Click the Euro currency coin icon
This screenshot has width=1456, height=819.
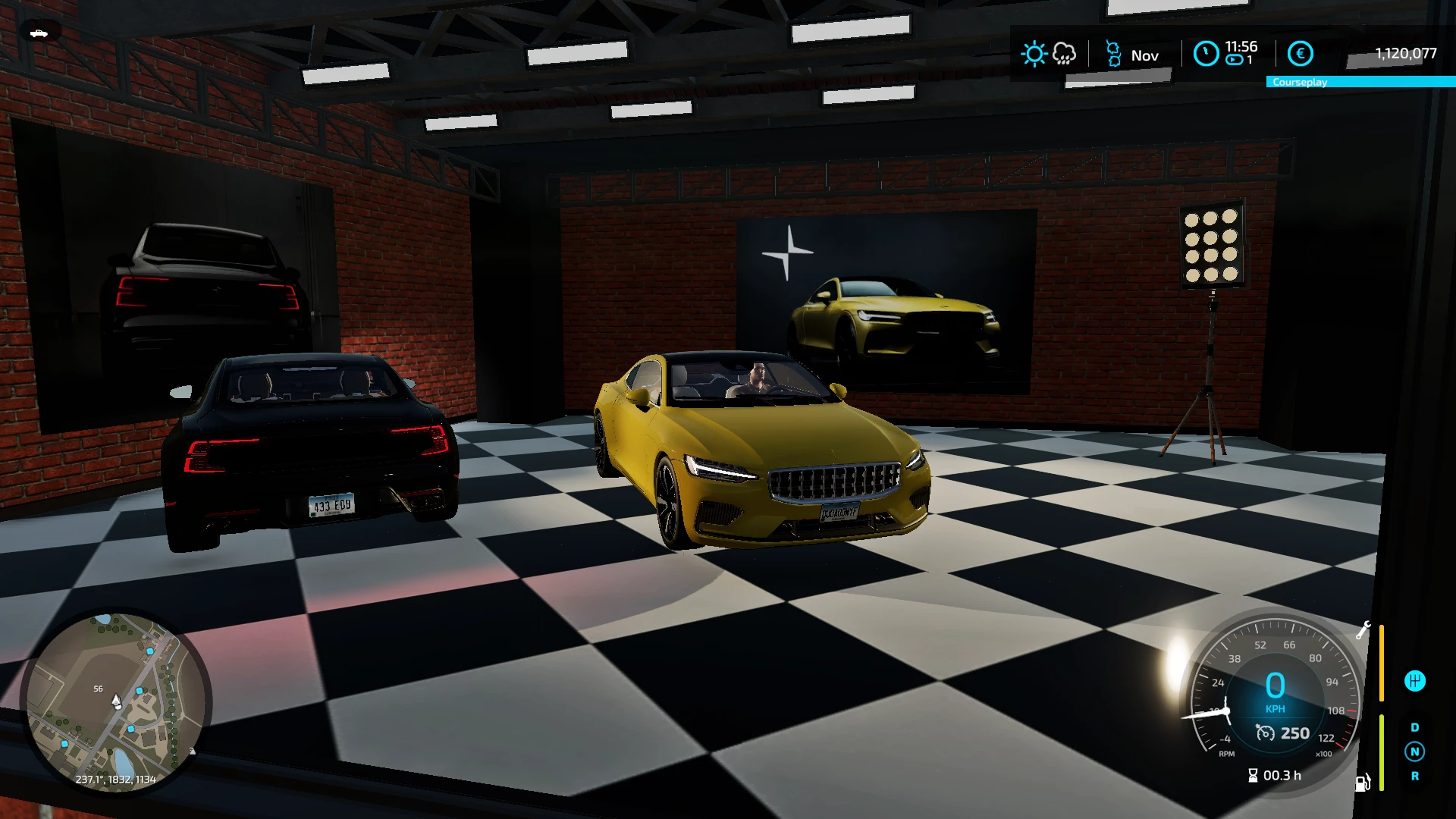[x=1301, y=53]
